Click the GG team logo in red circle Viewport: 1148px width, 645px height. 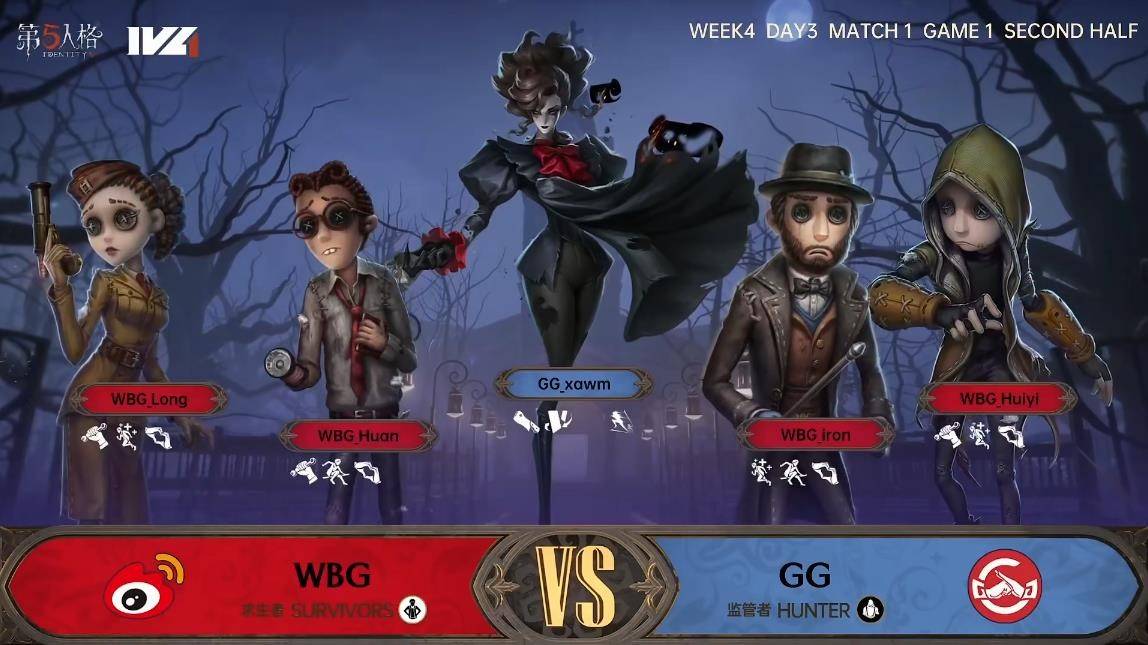1004,586
